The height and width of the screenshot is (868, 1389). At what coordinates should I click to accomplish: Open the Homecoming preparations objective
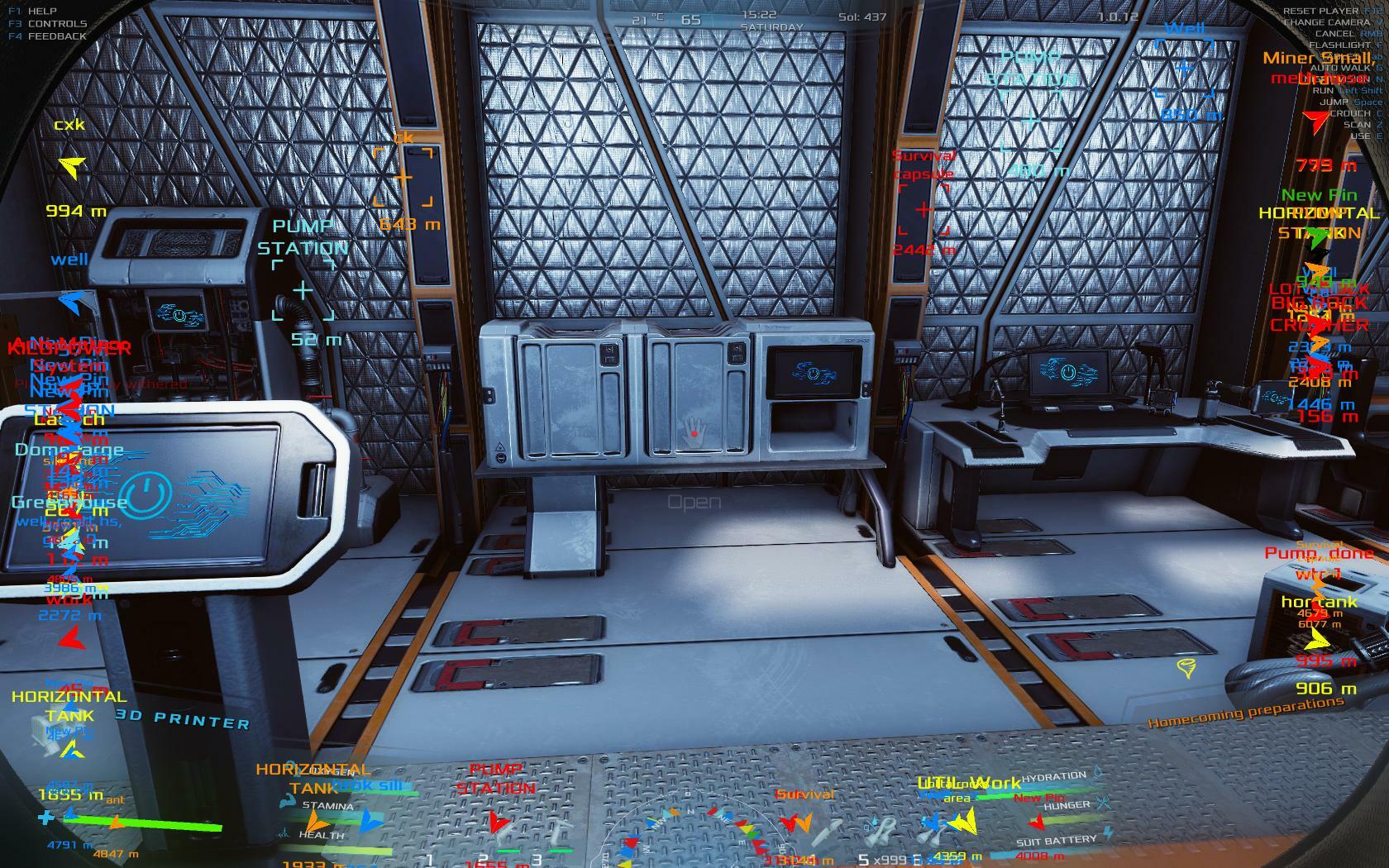pos(1246,711)
